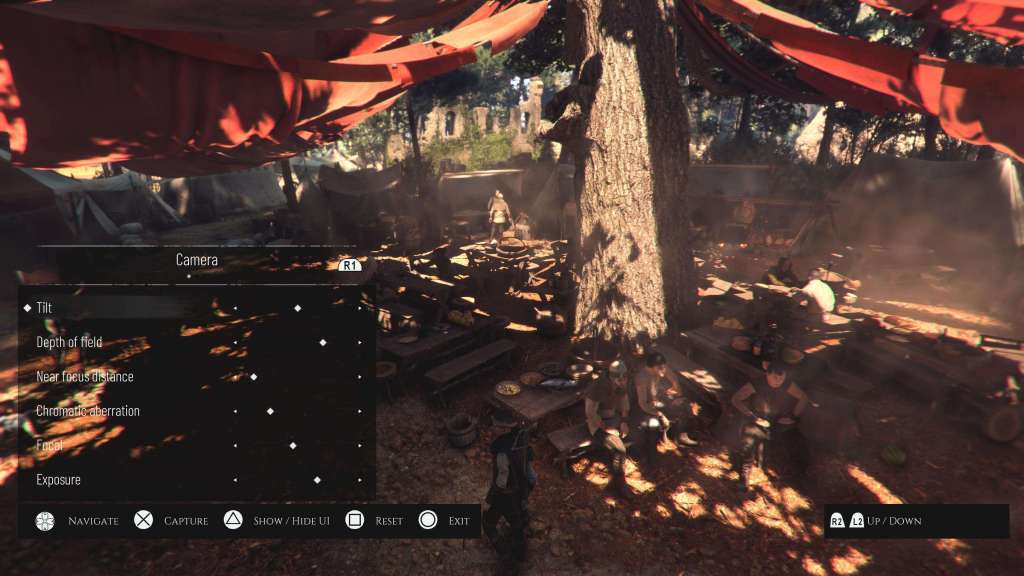Click the Exposure slider handle
The width and height of the screenshot is (1024, 576).
coord(317,480)
